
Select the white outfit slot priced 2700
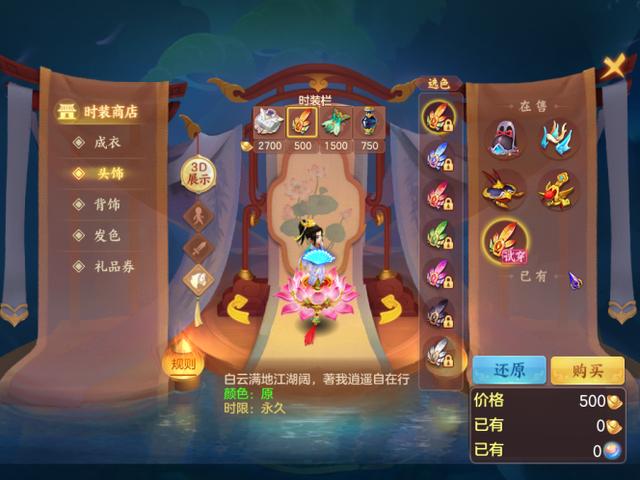point(268,122)
